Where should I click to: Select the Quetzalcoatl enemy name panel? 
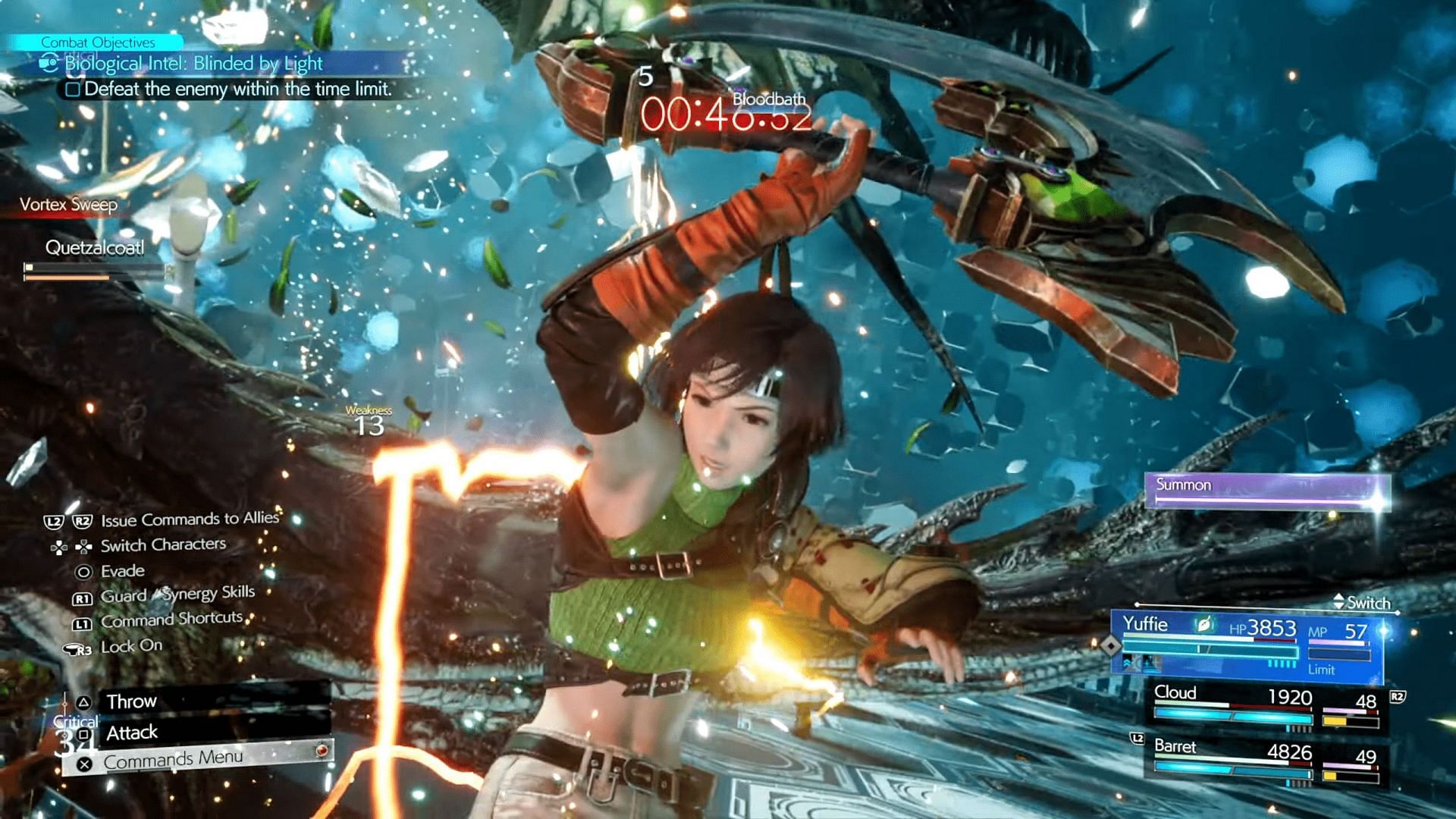pyautogui.click(x=95, y=248)
